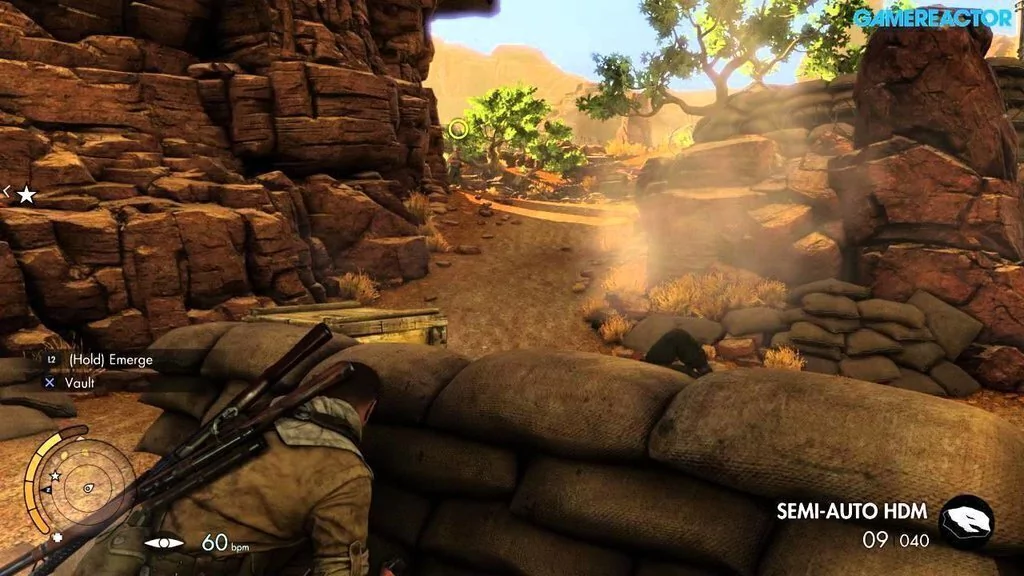Open the Gamereactor watermark logo
The width and height of the screenshot is (1024, 576).
(931, 17)
